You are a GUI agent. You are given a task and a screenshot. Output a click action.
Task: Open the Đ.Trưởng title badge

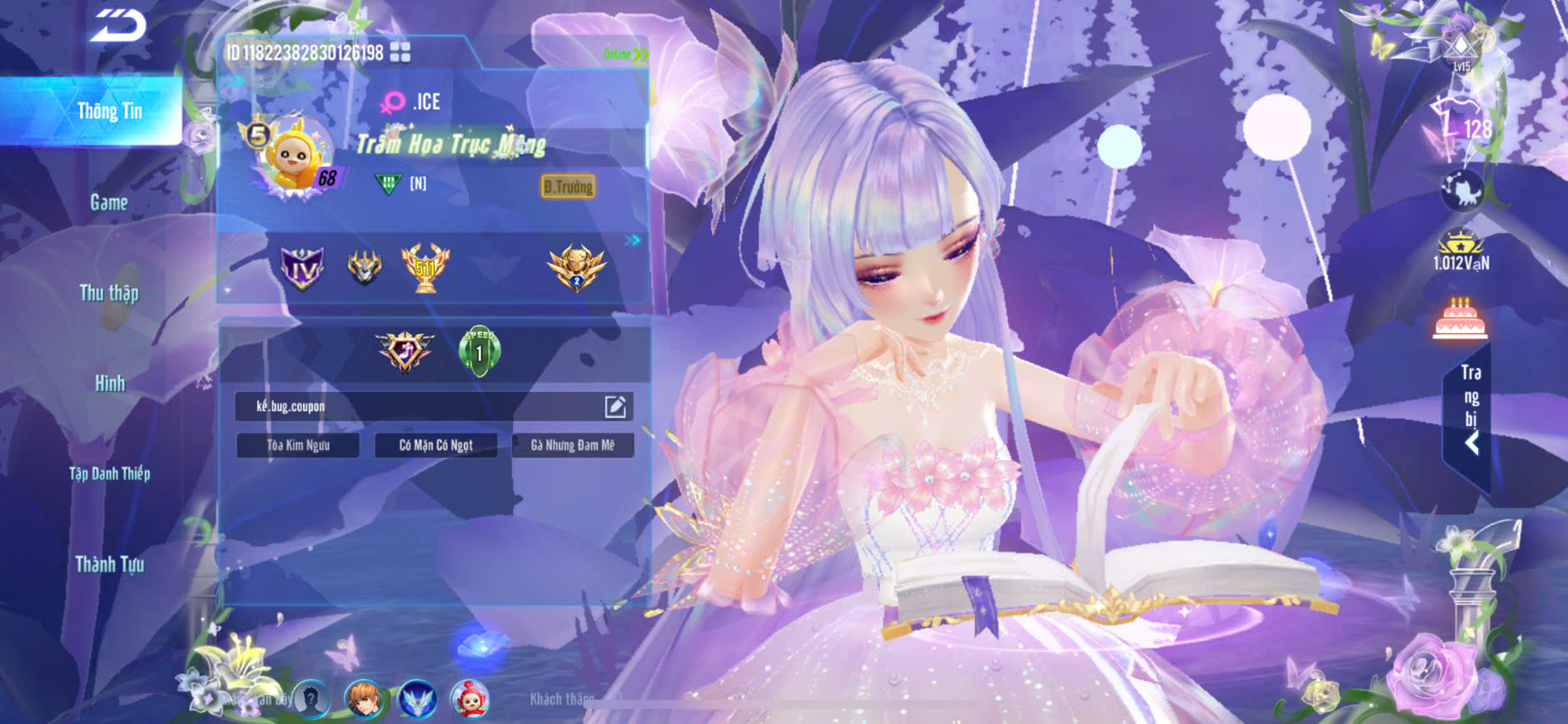tap(568, 186)
